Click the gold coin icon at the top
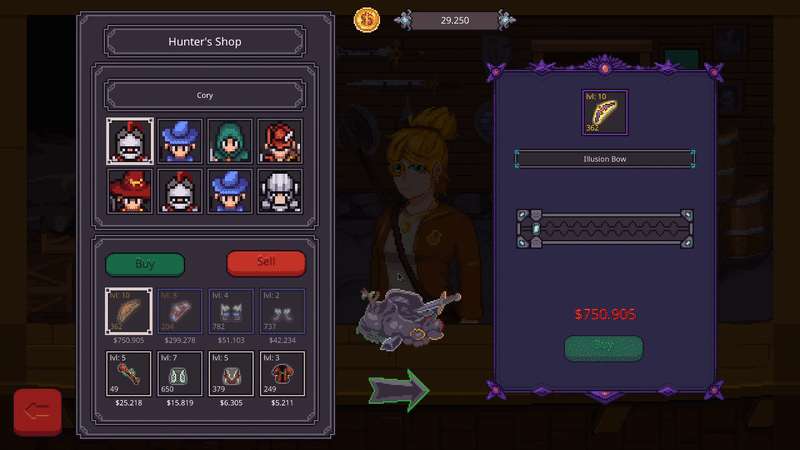 pos(367,19)
